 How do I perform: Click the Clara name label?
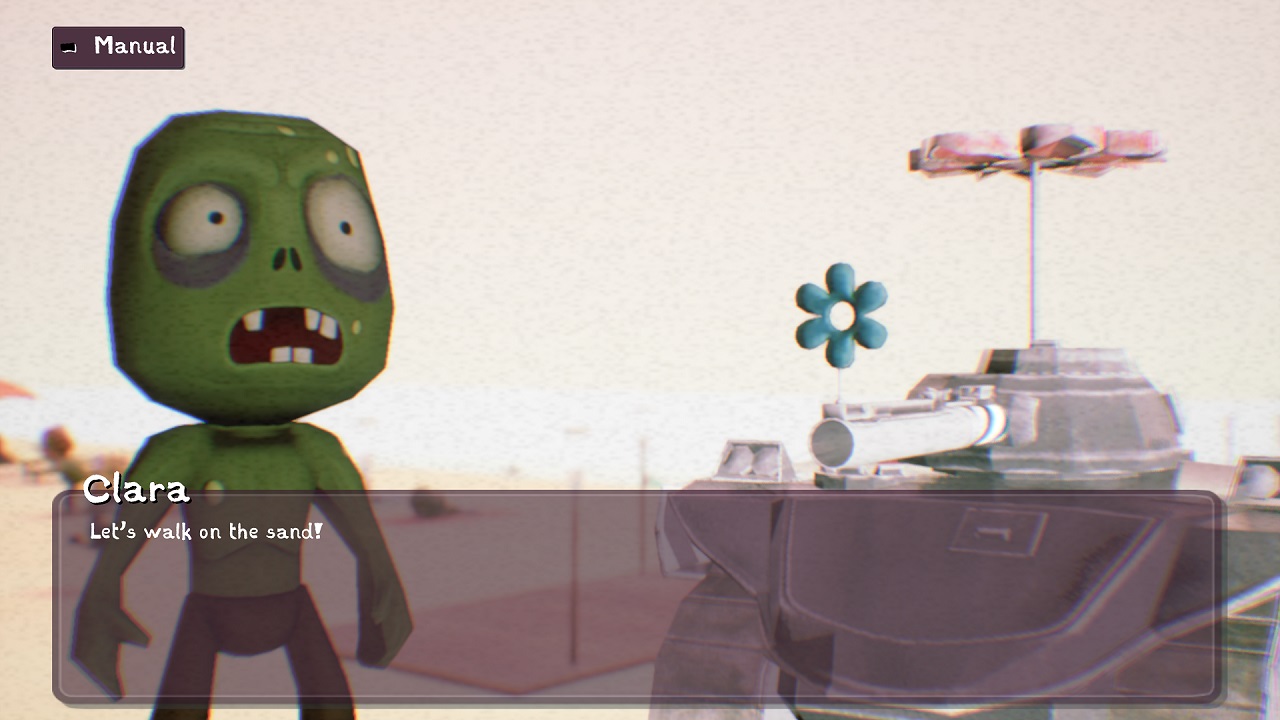point(136,490)
